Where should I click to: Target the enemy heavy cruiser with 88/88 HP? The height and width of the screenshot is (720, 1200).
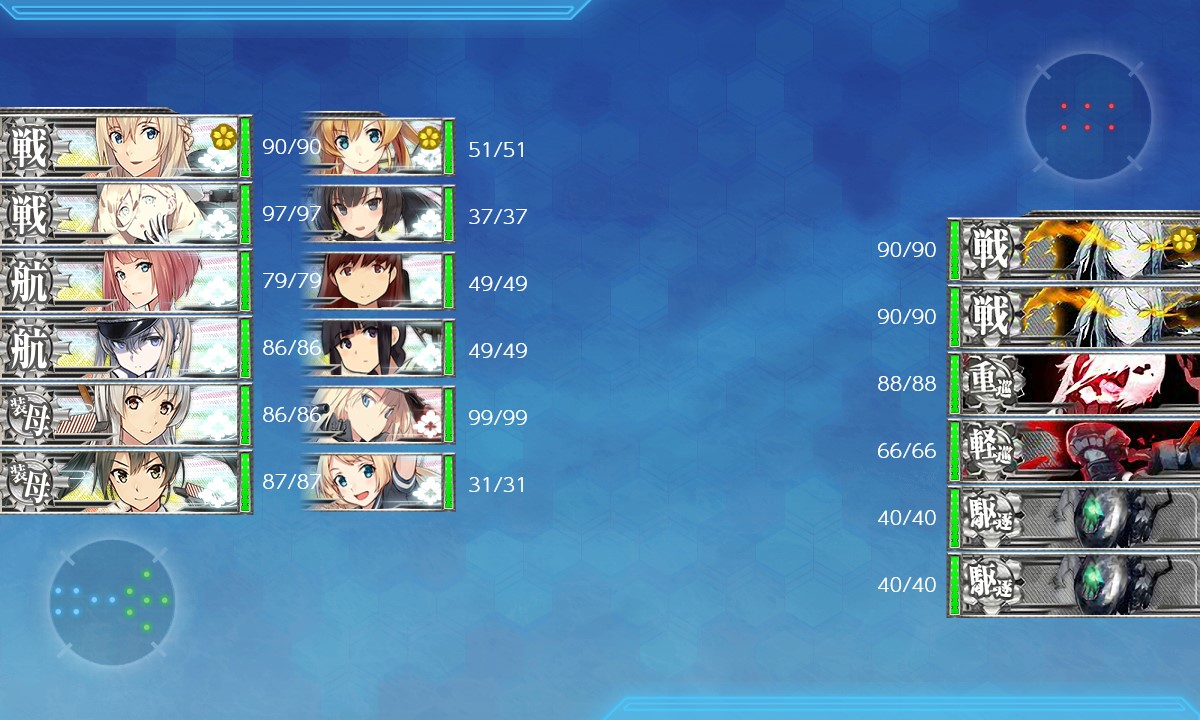tap(1075, 384)
